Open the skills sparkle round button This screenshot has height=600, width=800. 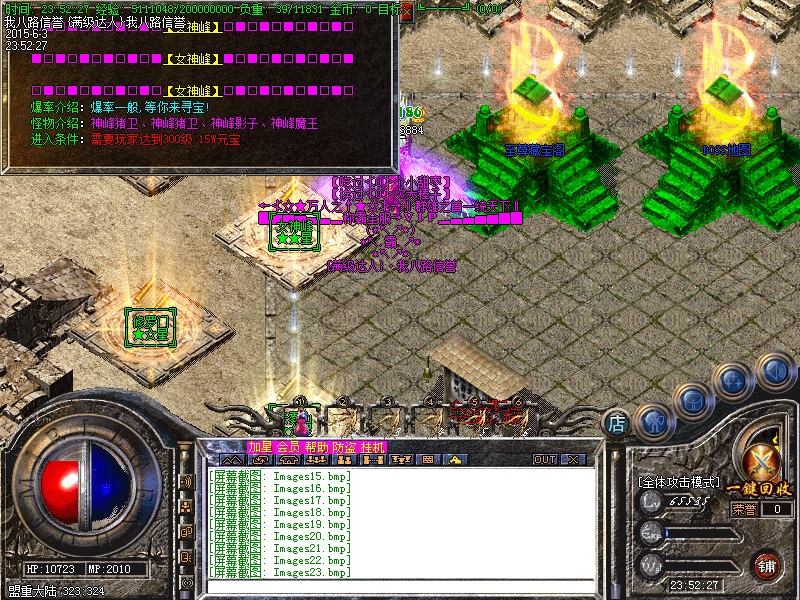coord(734,381)
